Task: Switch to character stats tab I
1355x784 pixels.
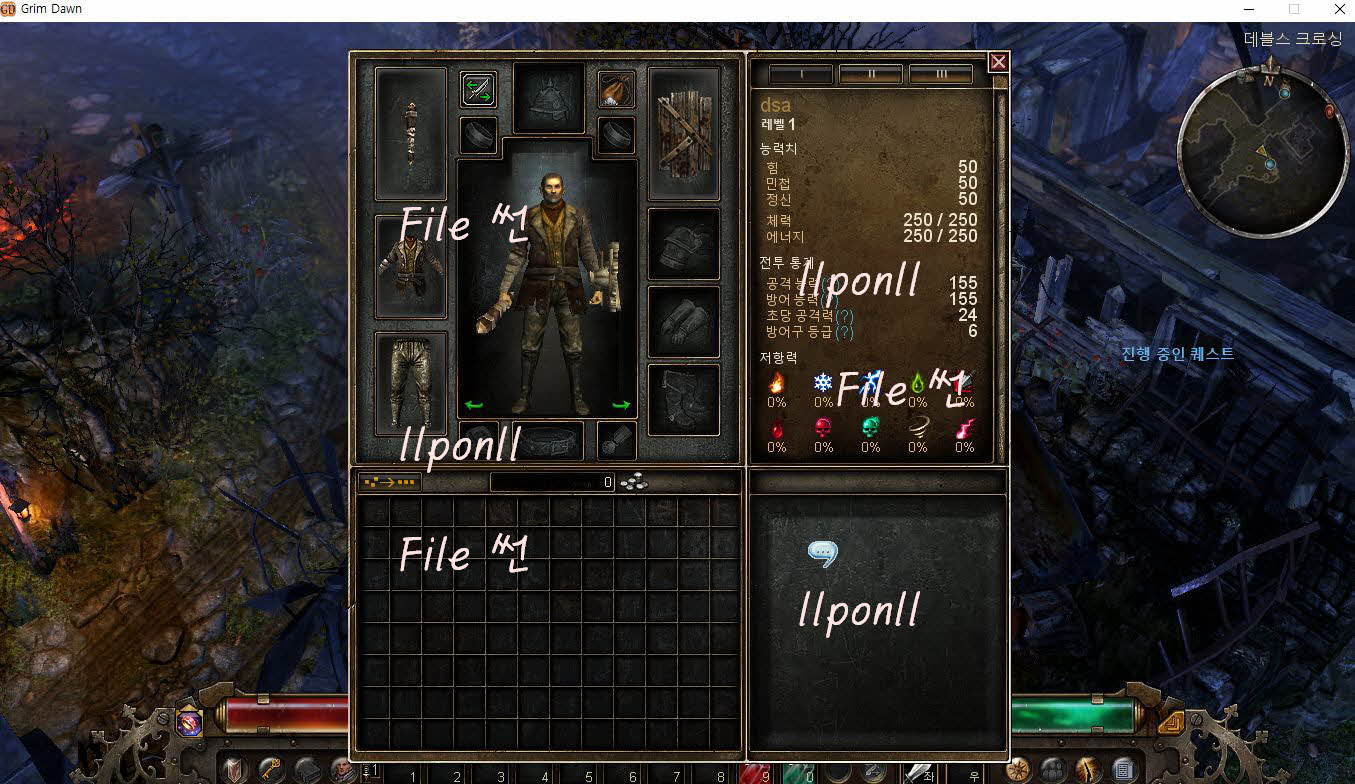Action: coord(800,75)
